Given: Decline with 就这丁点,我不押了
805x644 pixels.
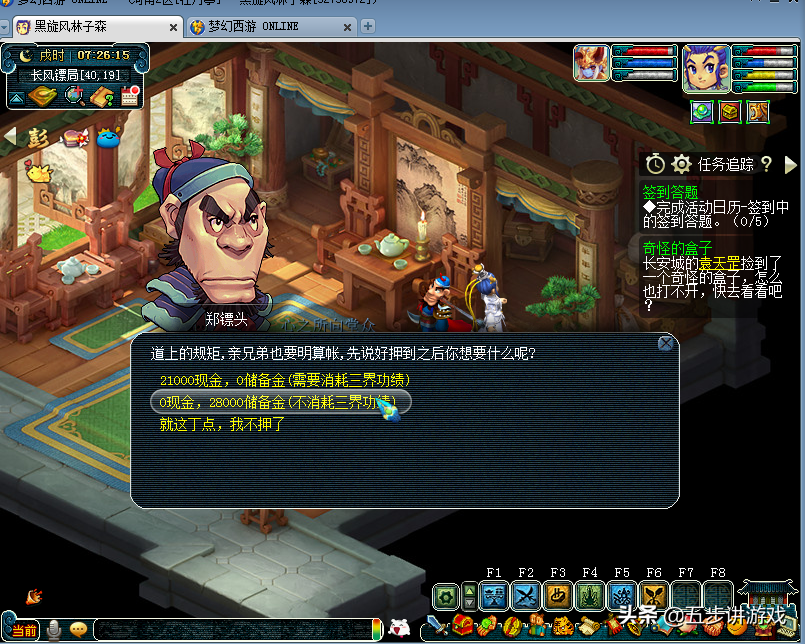Looking at the screenshot, I should point(223,425).
